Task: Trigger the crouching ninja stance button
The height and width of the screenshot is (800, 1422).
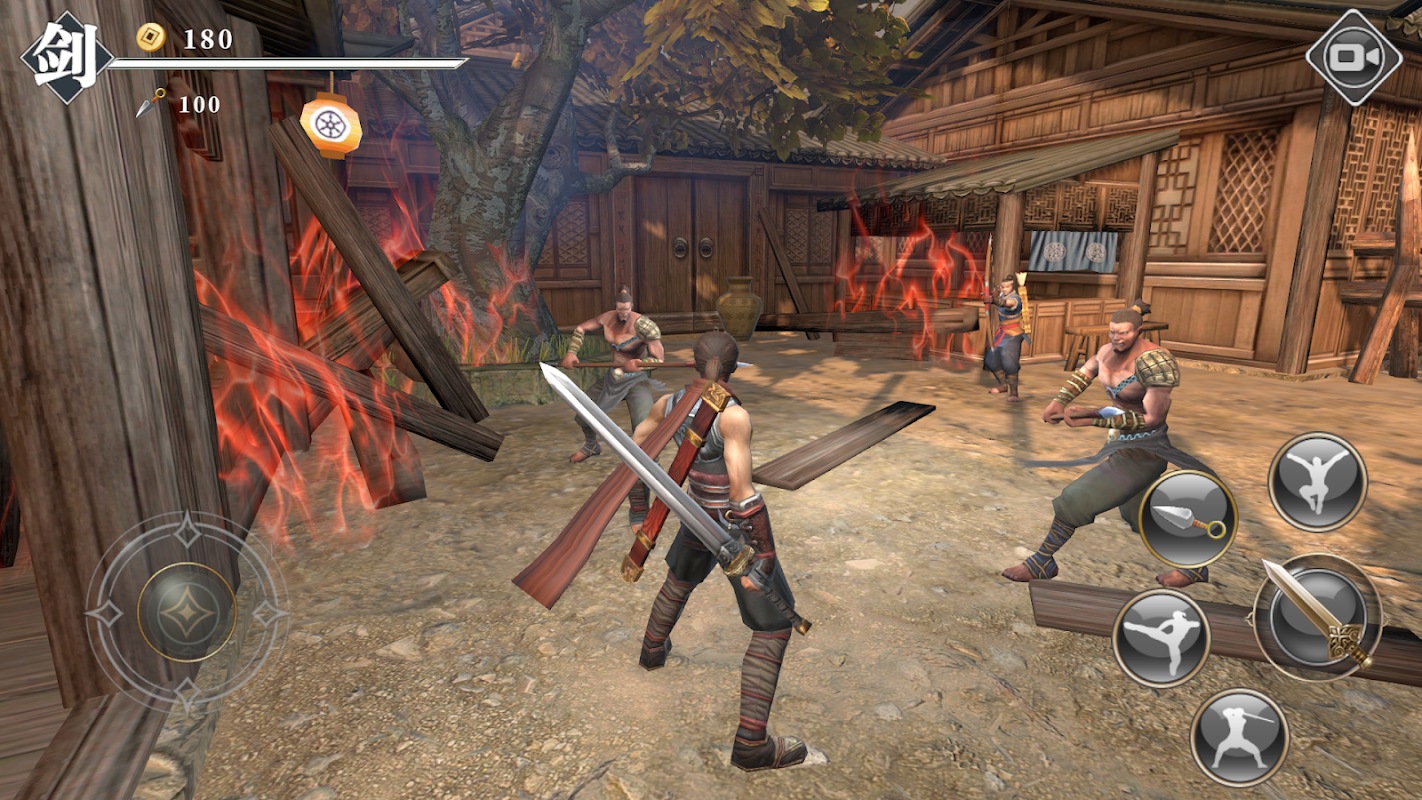Action: [1239, 737]
